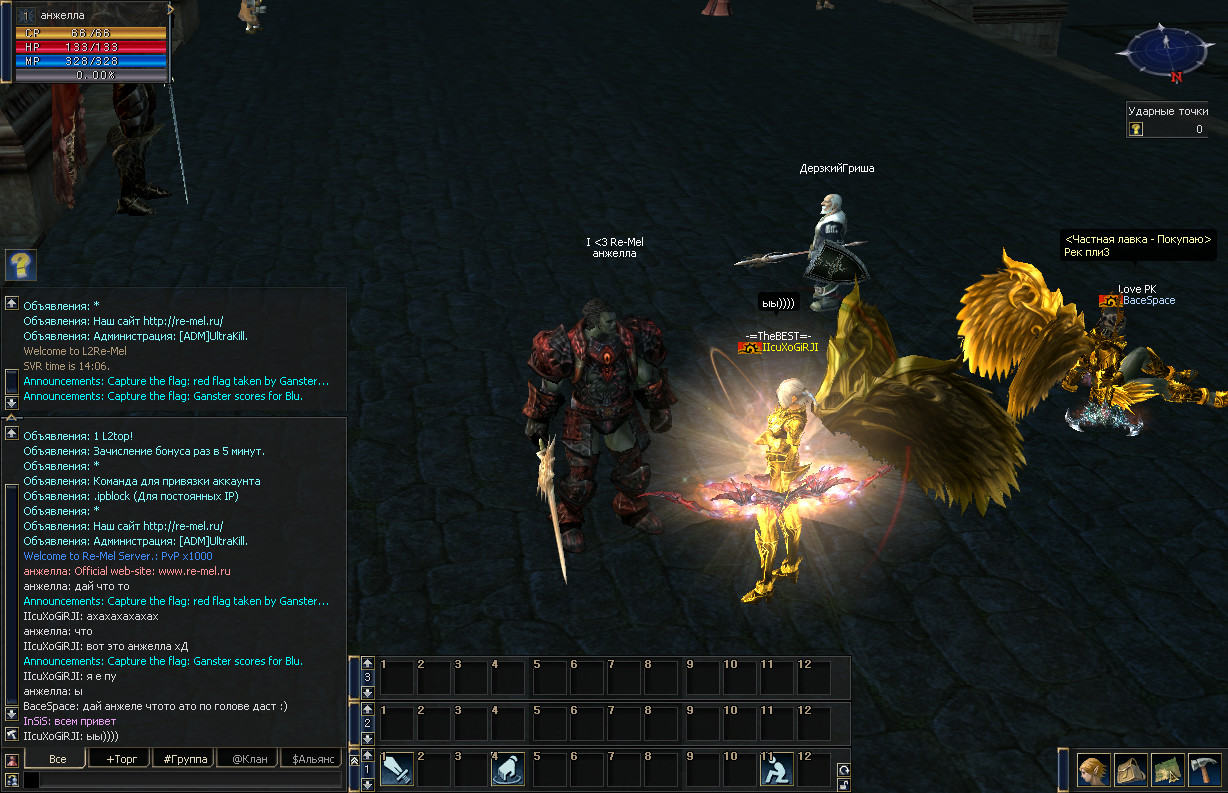Click the Ударные точки counter icon

coord(1137,129)
